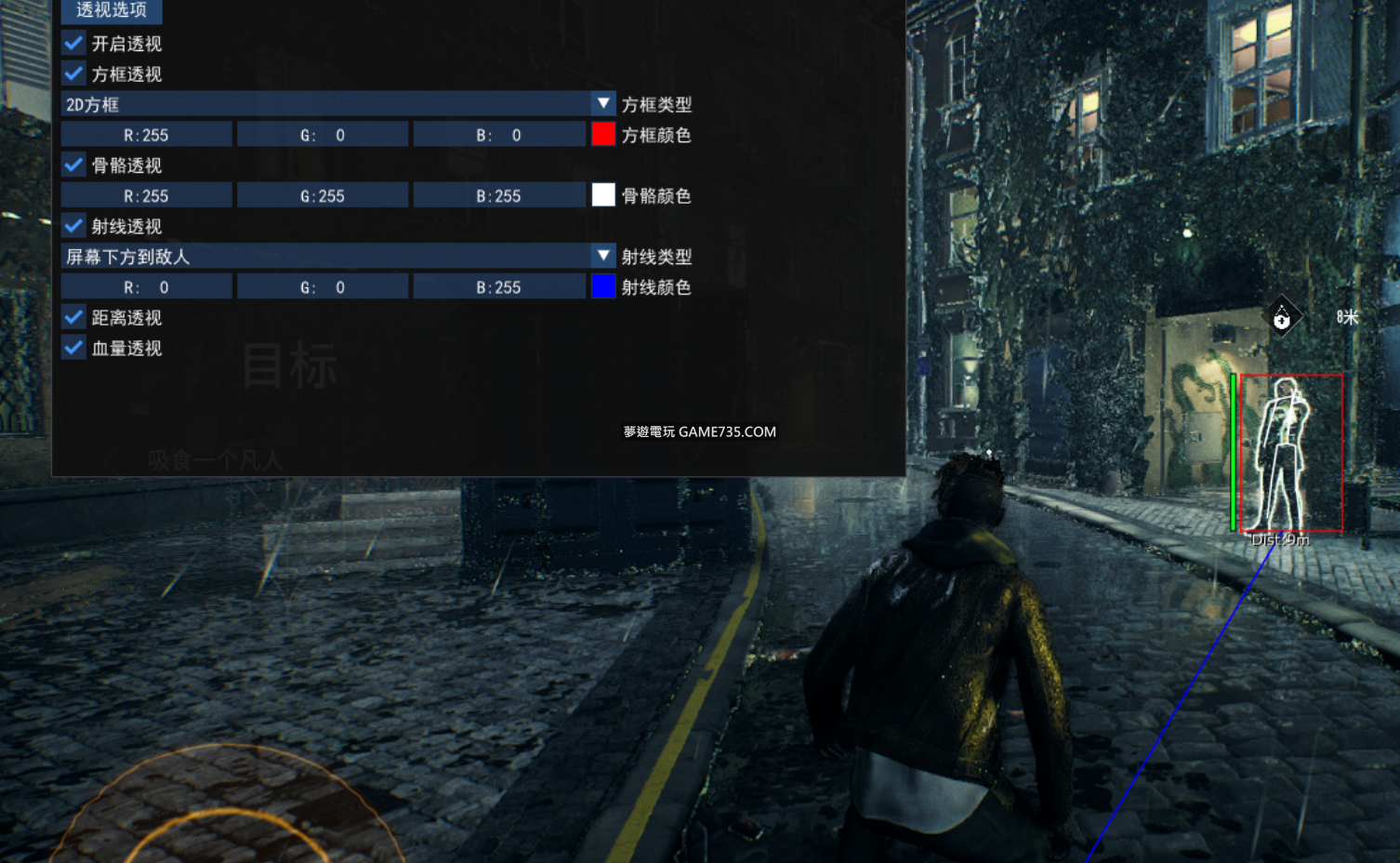Edit the ray color B:255 field

point(499,287)
